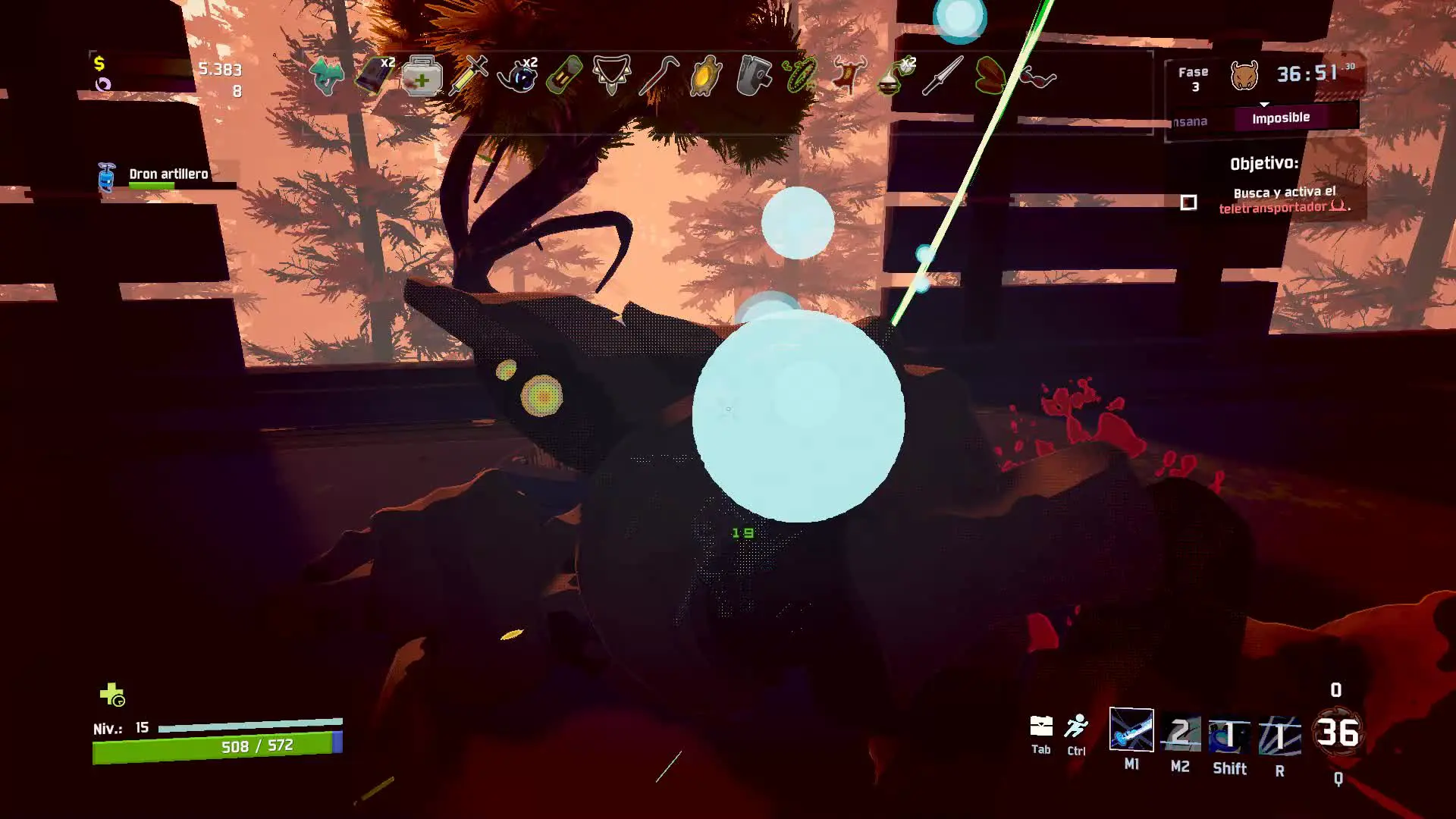Click the dark orb item with x2
The width and height of the screenshot is (1456, 819).
(x=517, y=76)
